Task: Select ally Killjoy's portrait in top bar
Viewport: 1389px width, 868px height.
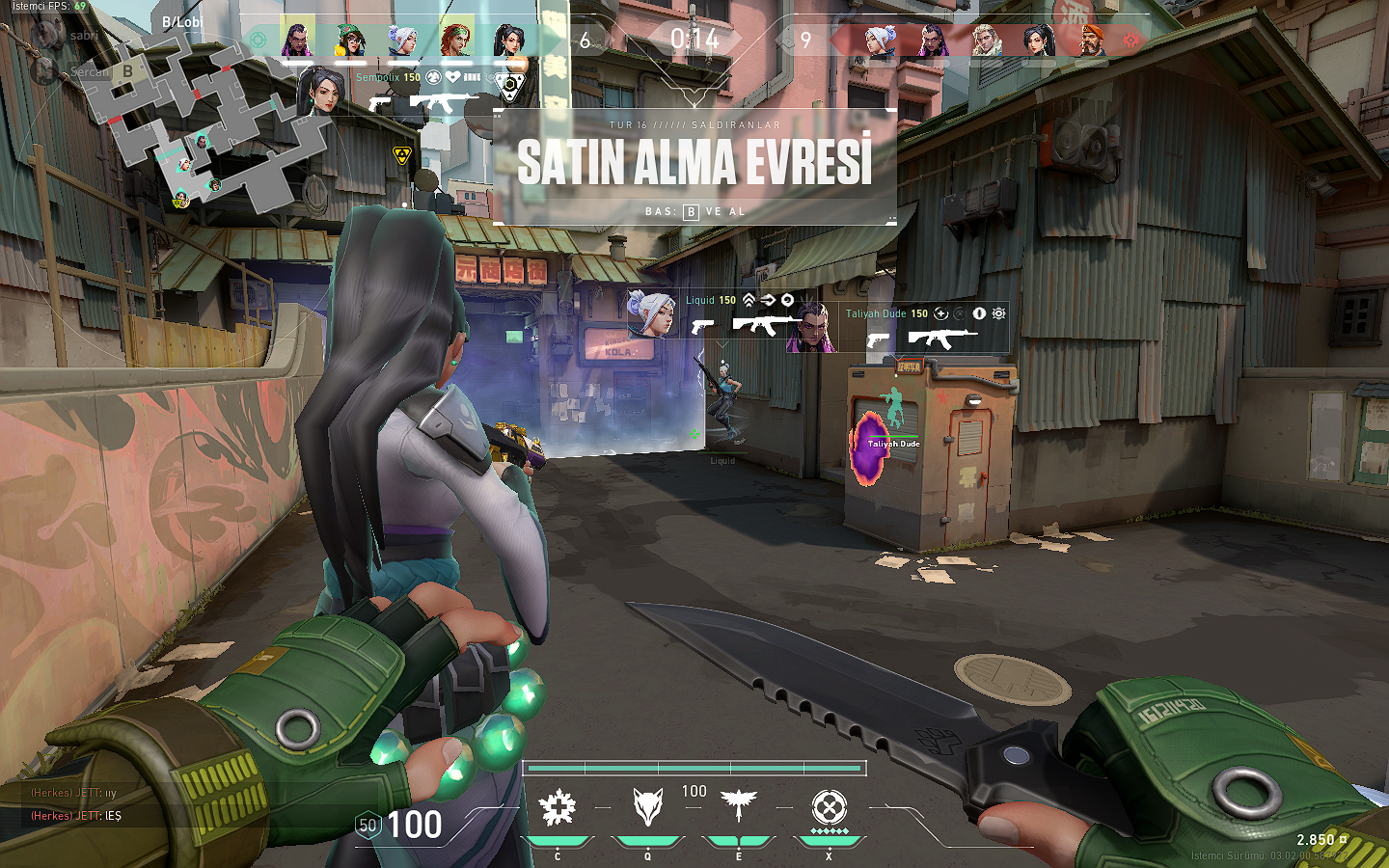Action: point(350,41)
